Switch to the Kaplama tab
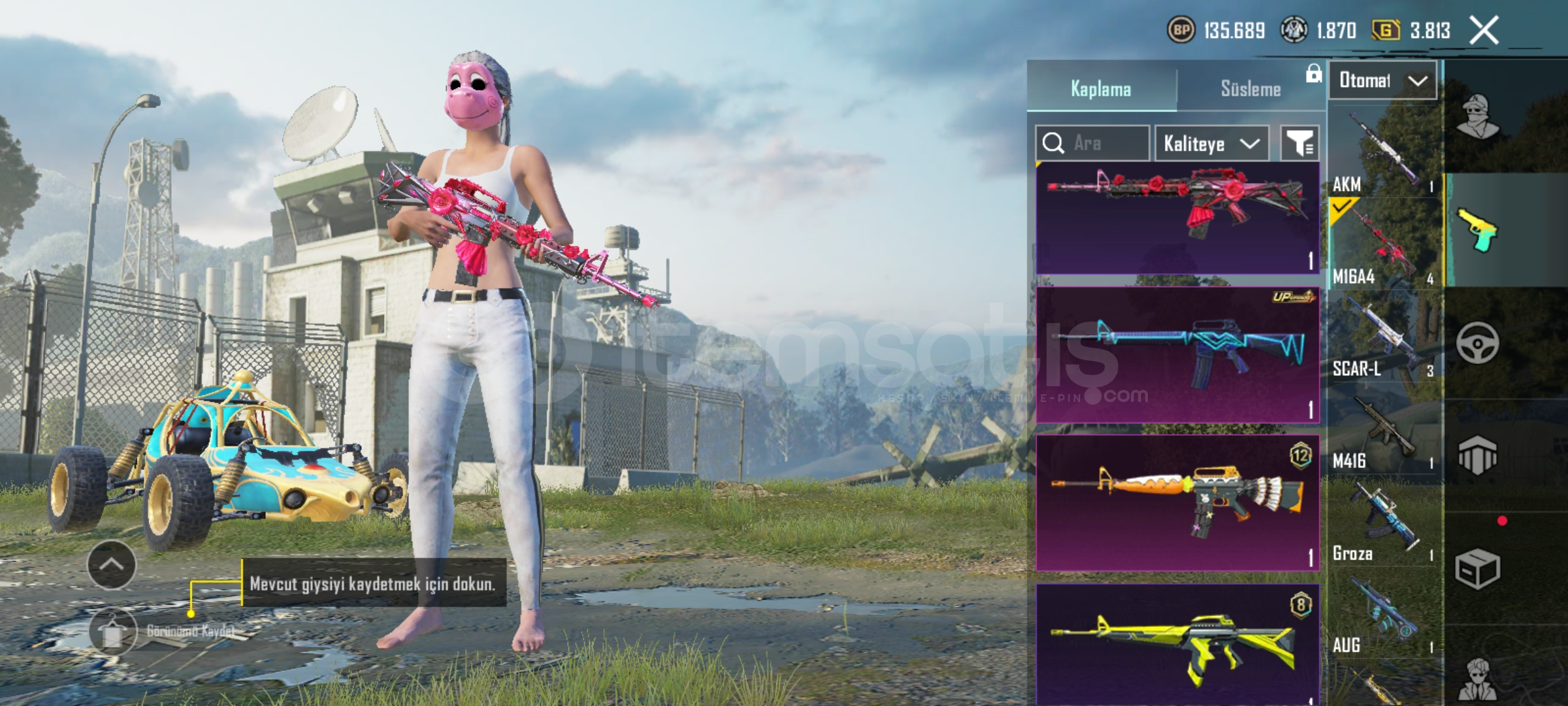Viewport: 1568px width, 706px height. tap(1101, 89)
